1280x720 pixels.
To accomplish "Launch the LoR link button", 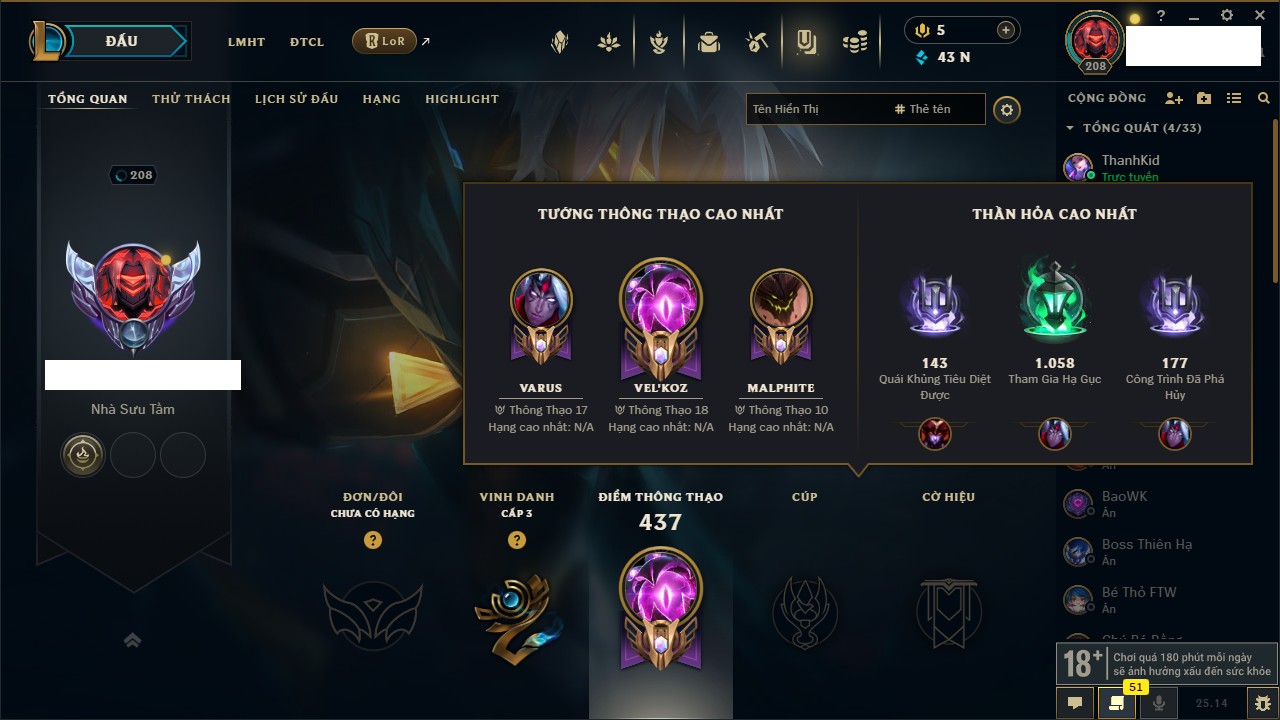I will [x=385, y=42].
